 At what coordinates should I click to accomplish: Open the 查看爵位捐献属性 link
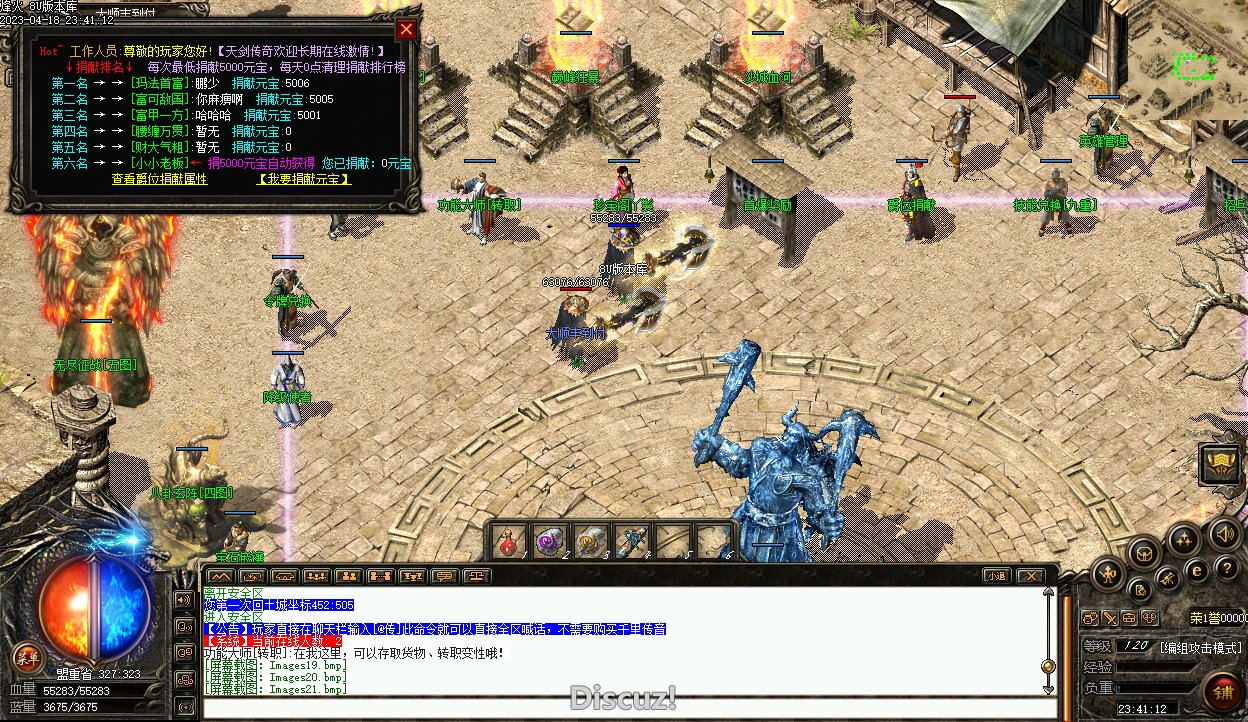coord(159,179)
